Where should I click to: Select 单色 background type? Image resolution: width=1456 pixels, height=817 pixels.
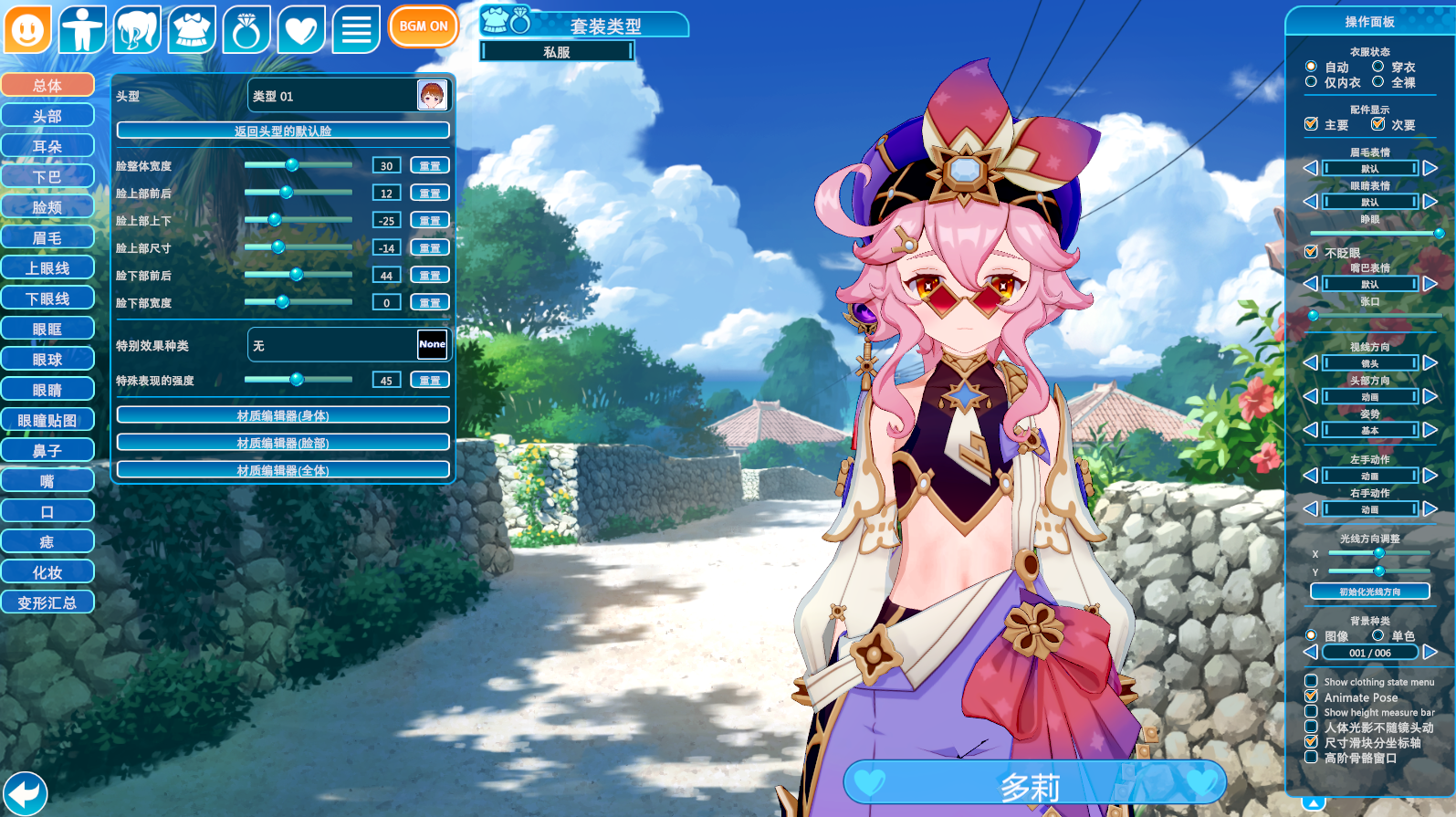1378,635
